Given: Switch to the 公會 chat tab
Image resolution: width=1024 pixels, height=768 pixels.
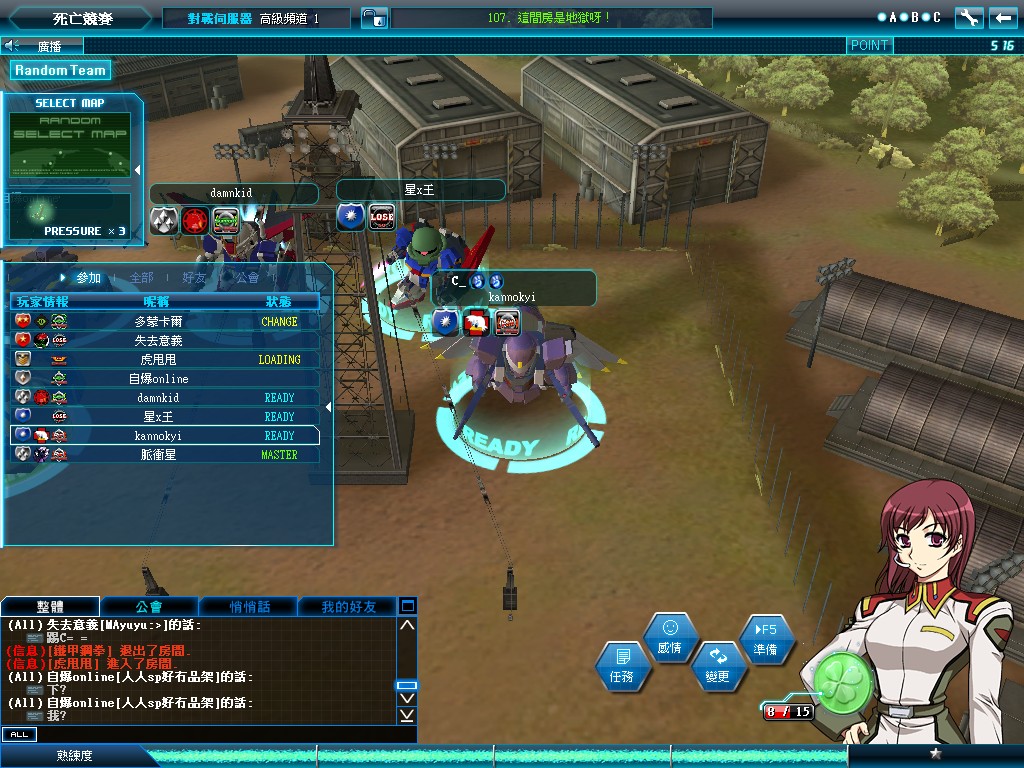Looking at the screenshot, I should click(149, 607).
